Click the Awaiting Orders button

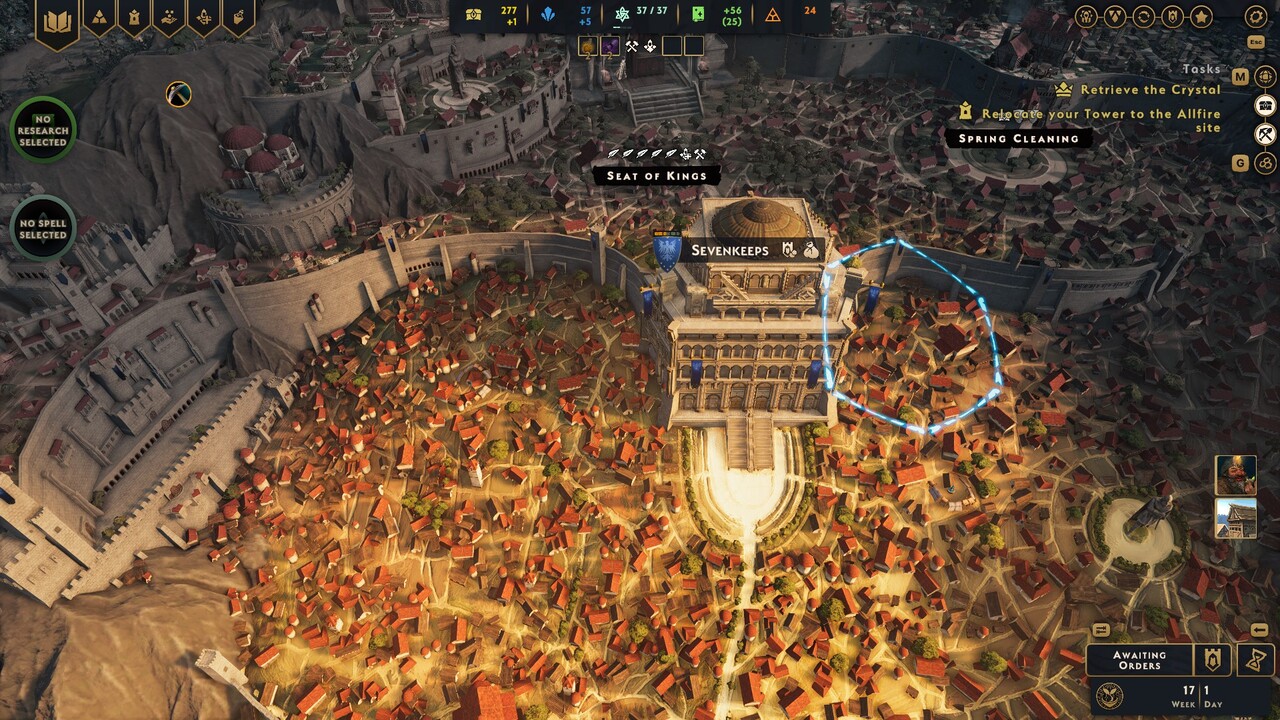point(1139,660)
